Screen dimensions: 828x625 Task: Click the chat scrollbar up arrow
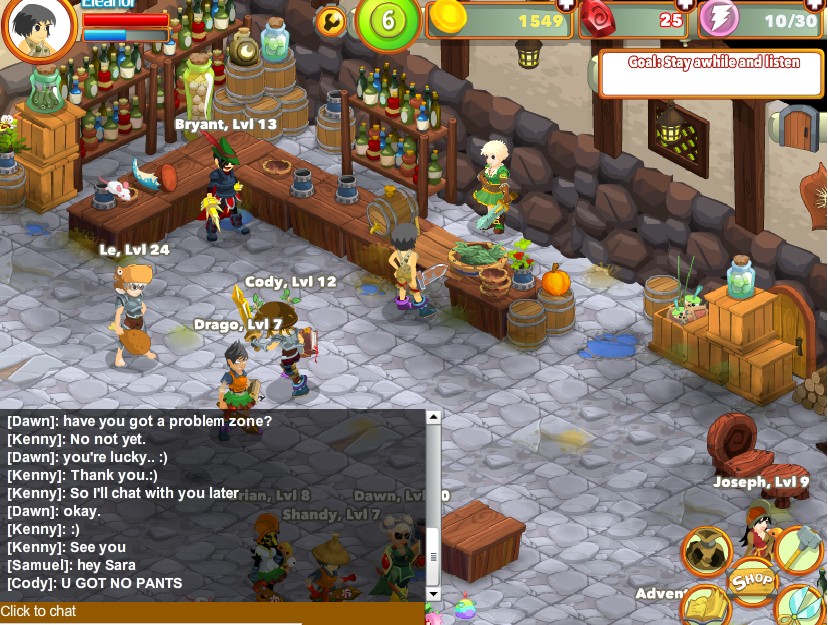[433, 418]
